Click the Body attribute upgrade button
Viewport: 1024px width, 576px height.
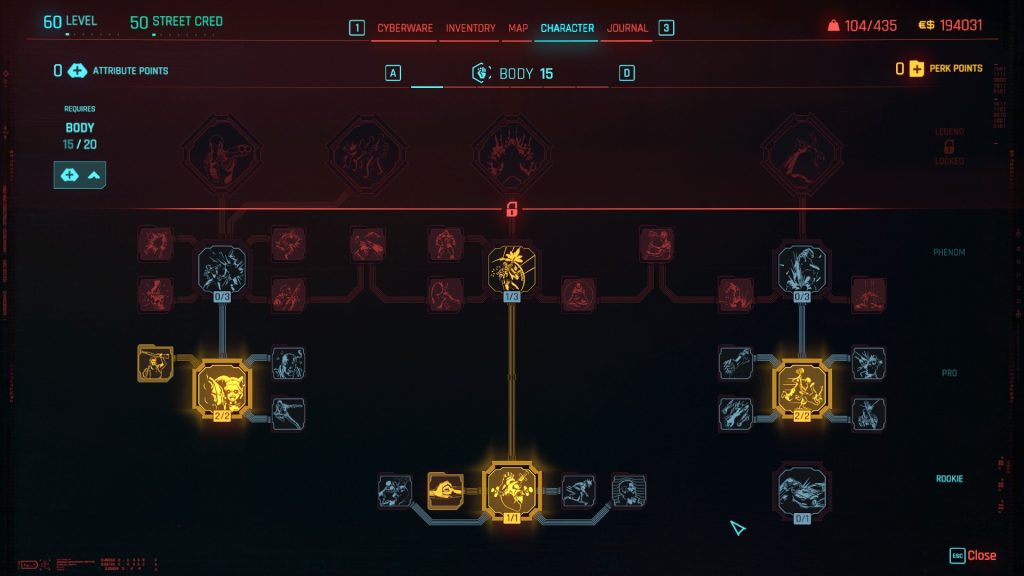[x=80, y=175]
